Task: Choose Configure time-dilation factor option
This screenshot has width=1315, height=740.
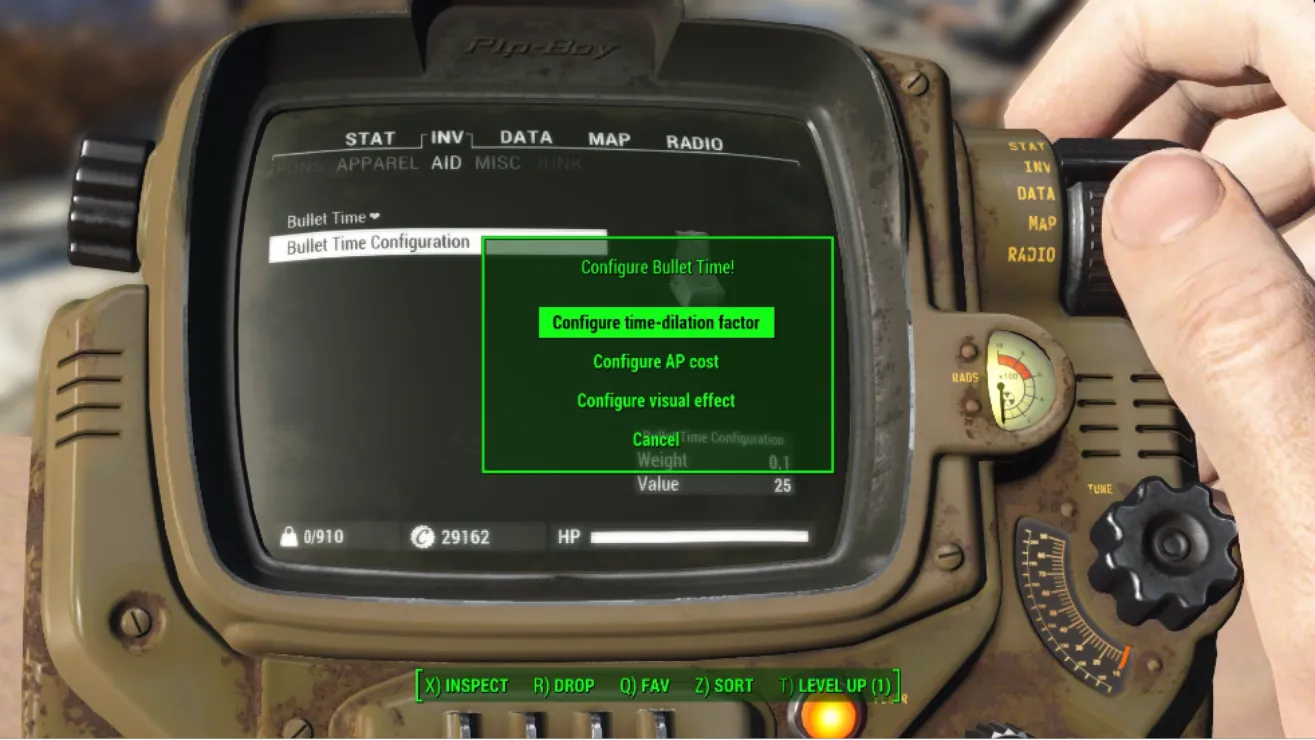Action: (x=656, y=323)
